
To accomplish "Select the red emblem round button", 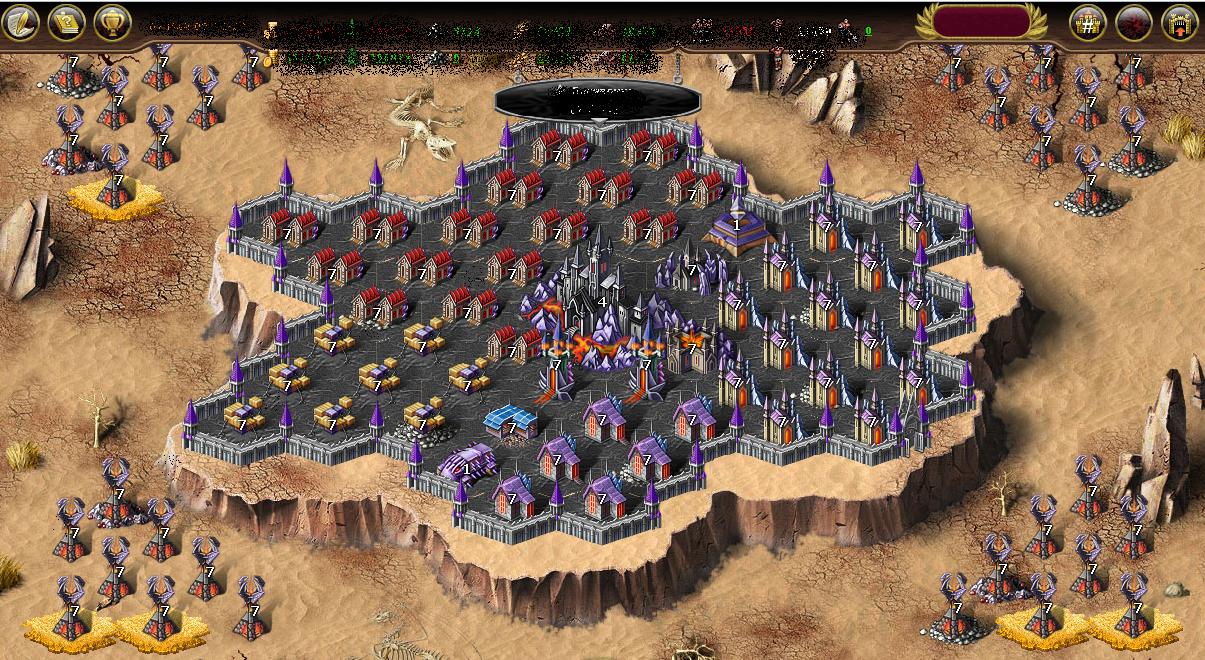I will pyautogui.click(x=1134, y=22).
